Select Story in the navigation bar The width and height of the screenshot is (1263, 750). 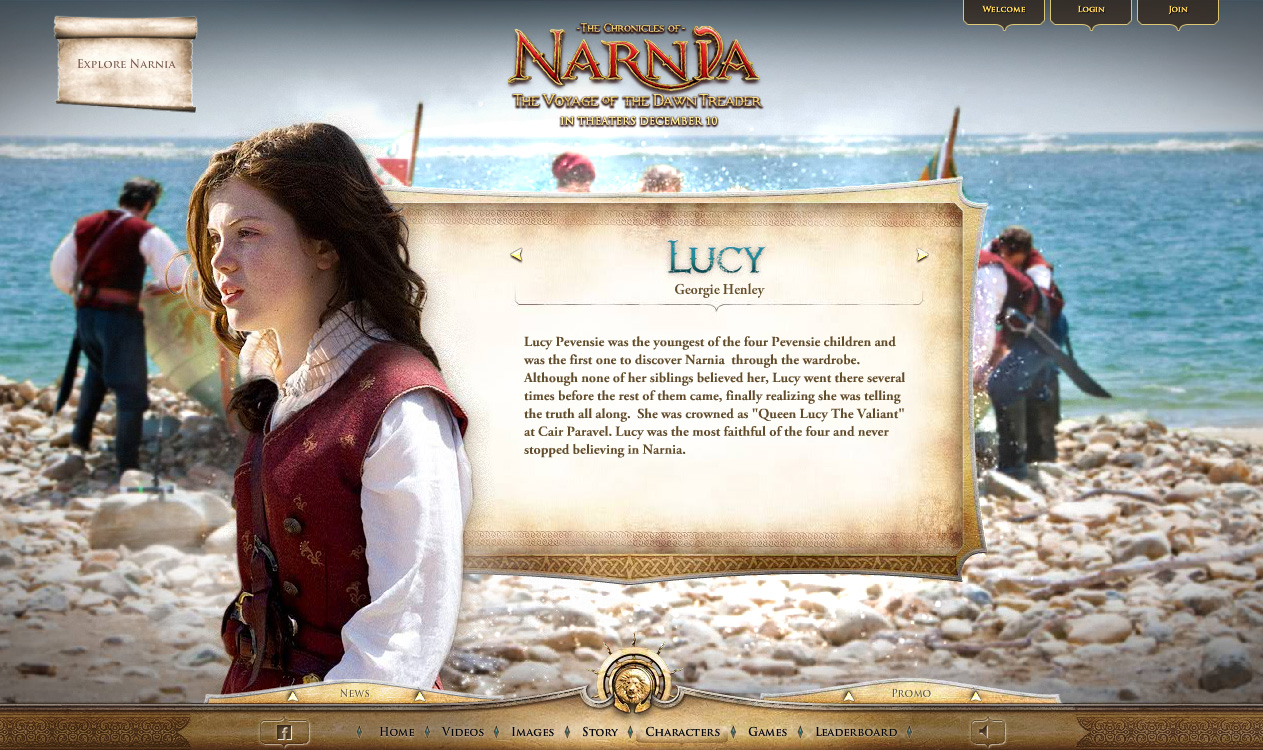(600, 732)
